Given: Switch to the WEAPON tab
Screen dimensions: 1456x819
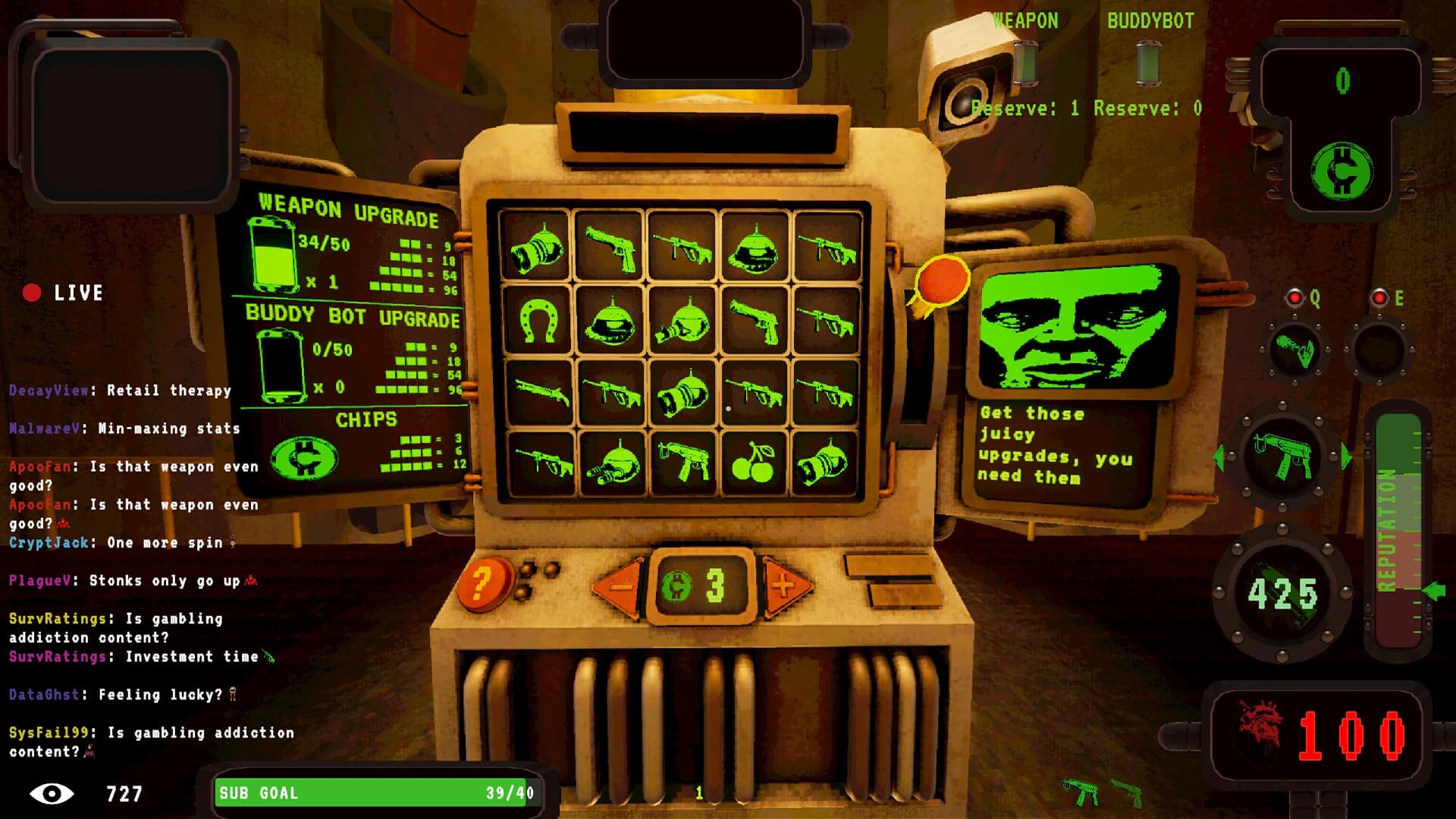Looking at the screenshot, I should 1027,20.
